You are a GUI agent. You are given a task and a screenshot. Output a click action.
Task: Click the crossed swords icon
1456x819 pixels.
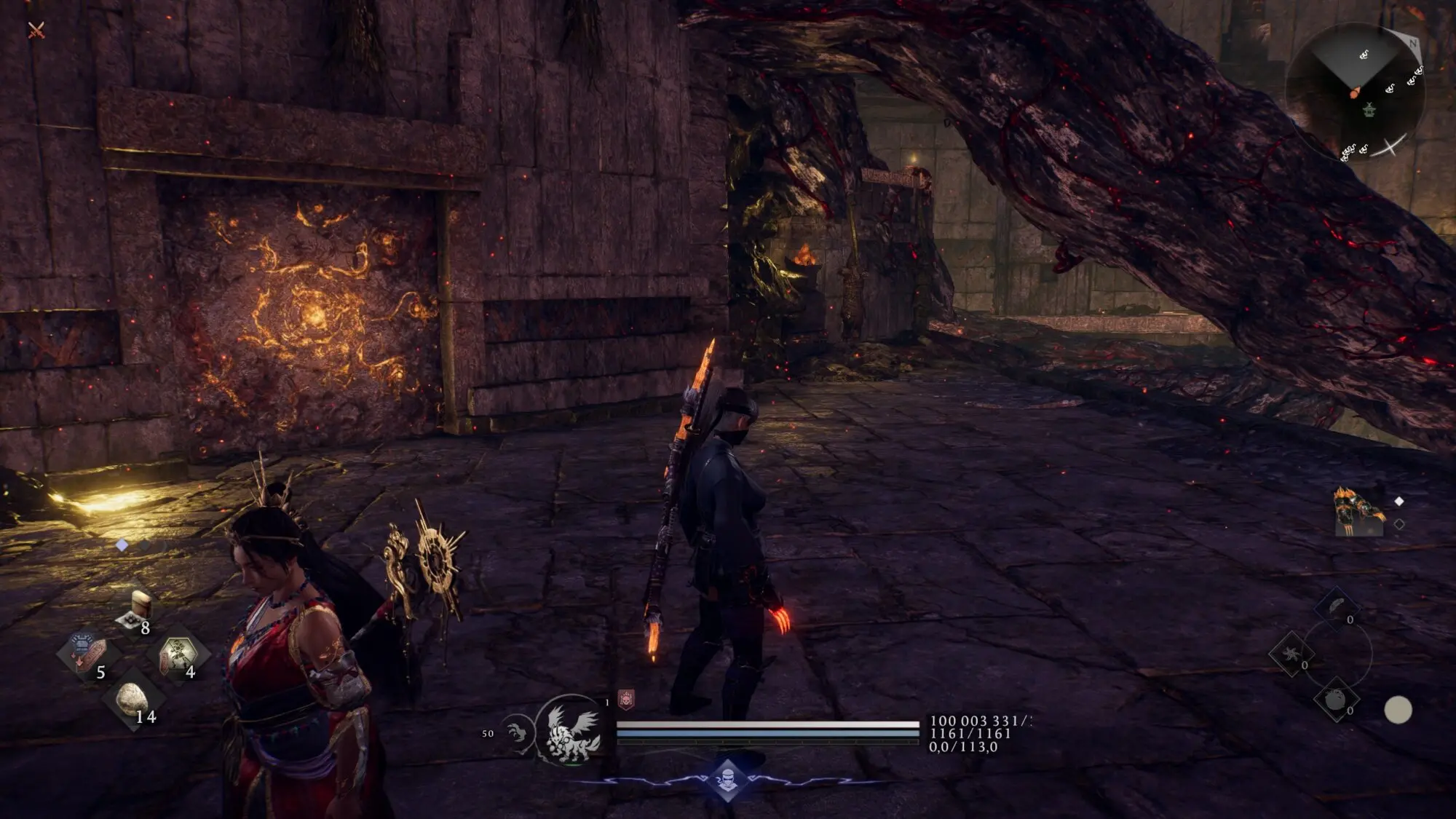(36, 30)
